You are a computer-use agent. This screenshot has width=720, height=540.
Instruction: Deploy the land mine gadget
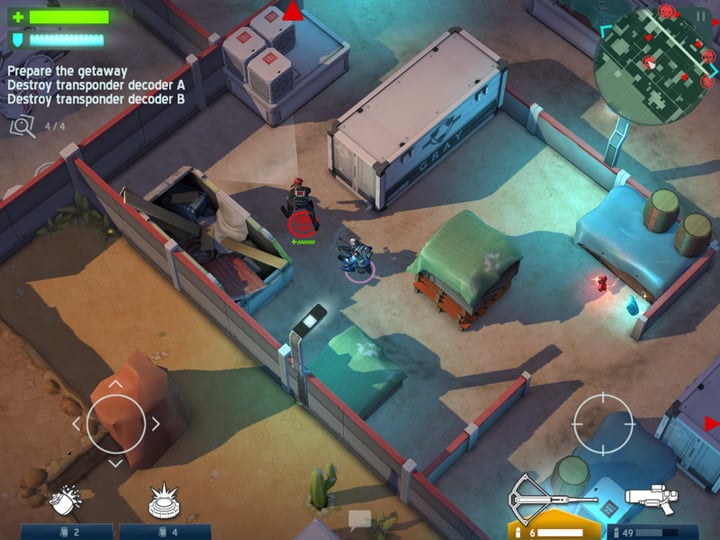click(x=164, y=499)
